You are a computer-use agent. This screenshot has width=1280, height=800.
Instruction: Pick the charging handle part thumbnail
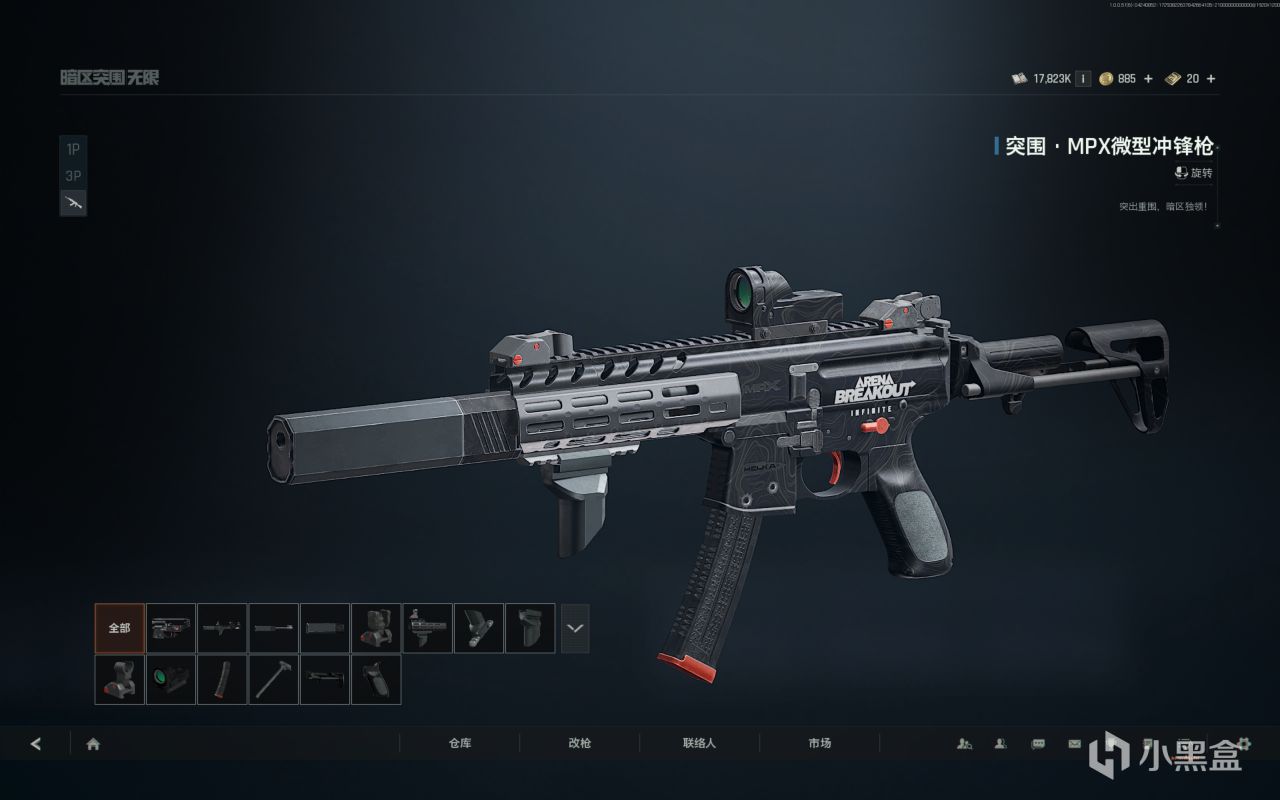click(274, 680)
